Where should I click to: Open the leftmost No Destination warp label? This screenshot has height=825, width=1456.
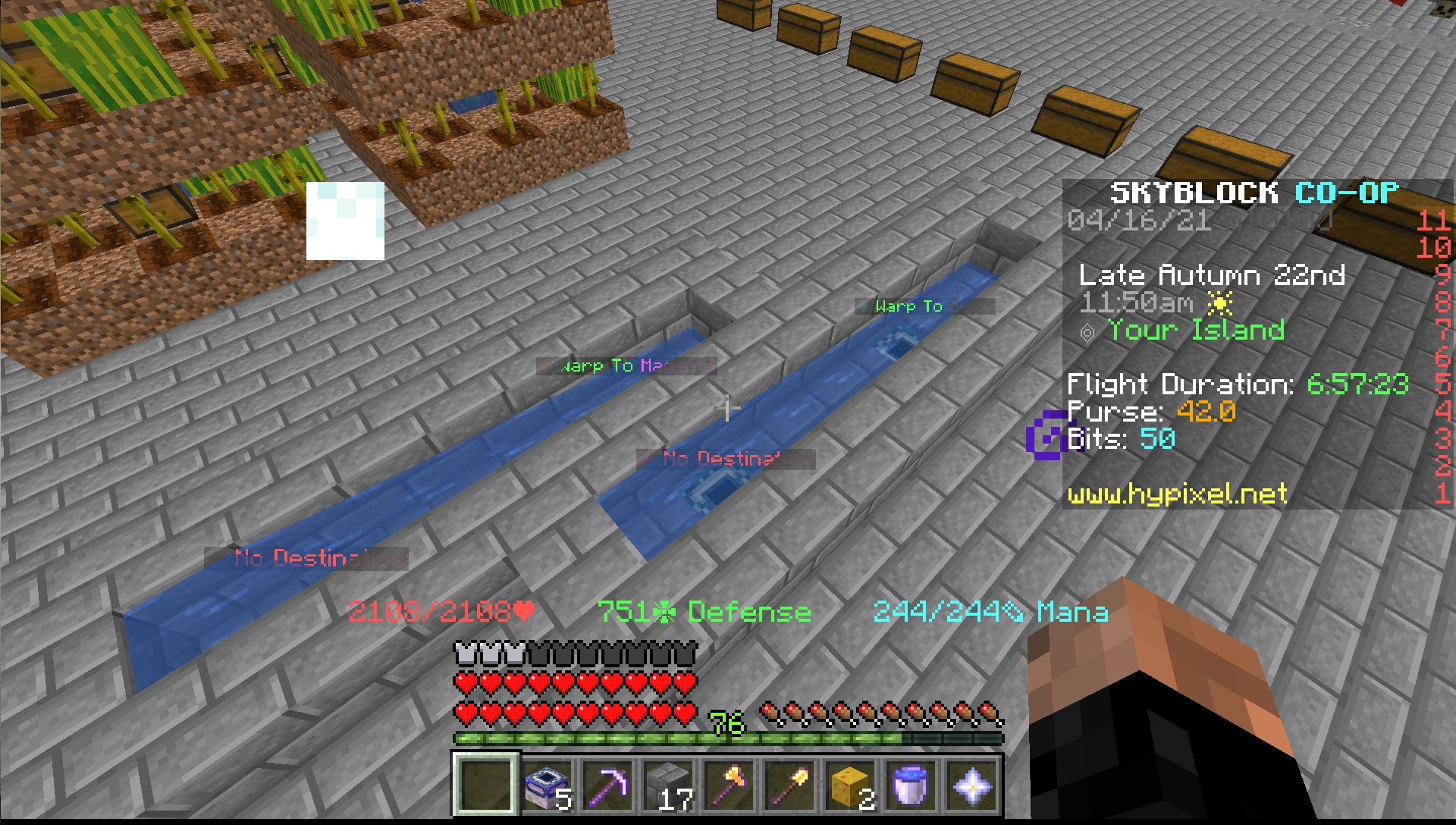pos(308,560)
